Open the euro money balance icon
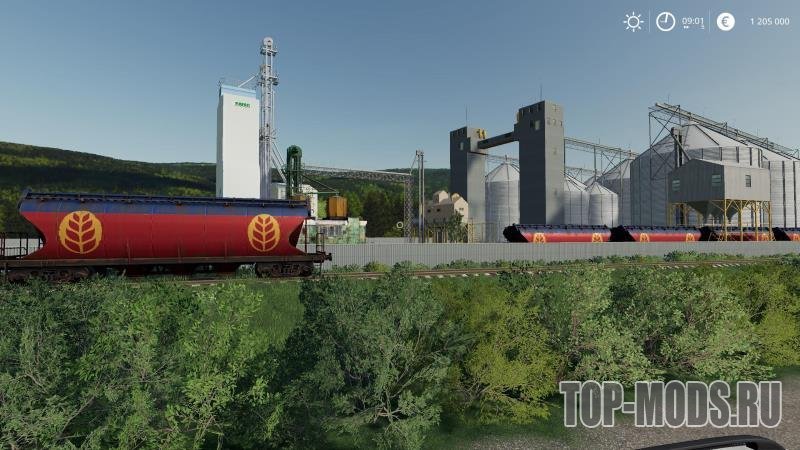Image resolution: width=800 pixels, height=450 pixels. click(x=726, y=22)
